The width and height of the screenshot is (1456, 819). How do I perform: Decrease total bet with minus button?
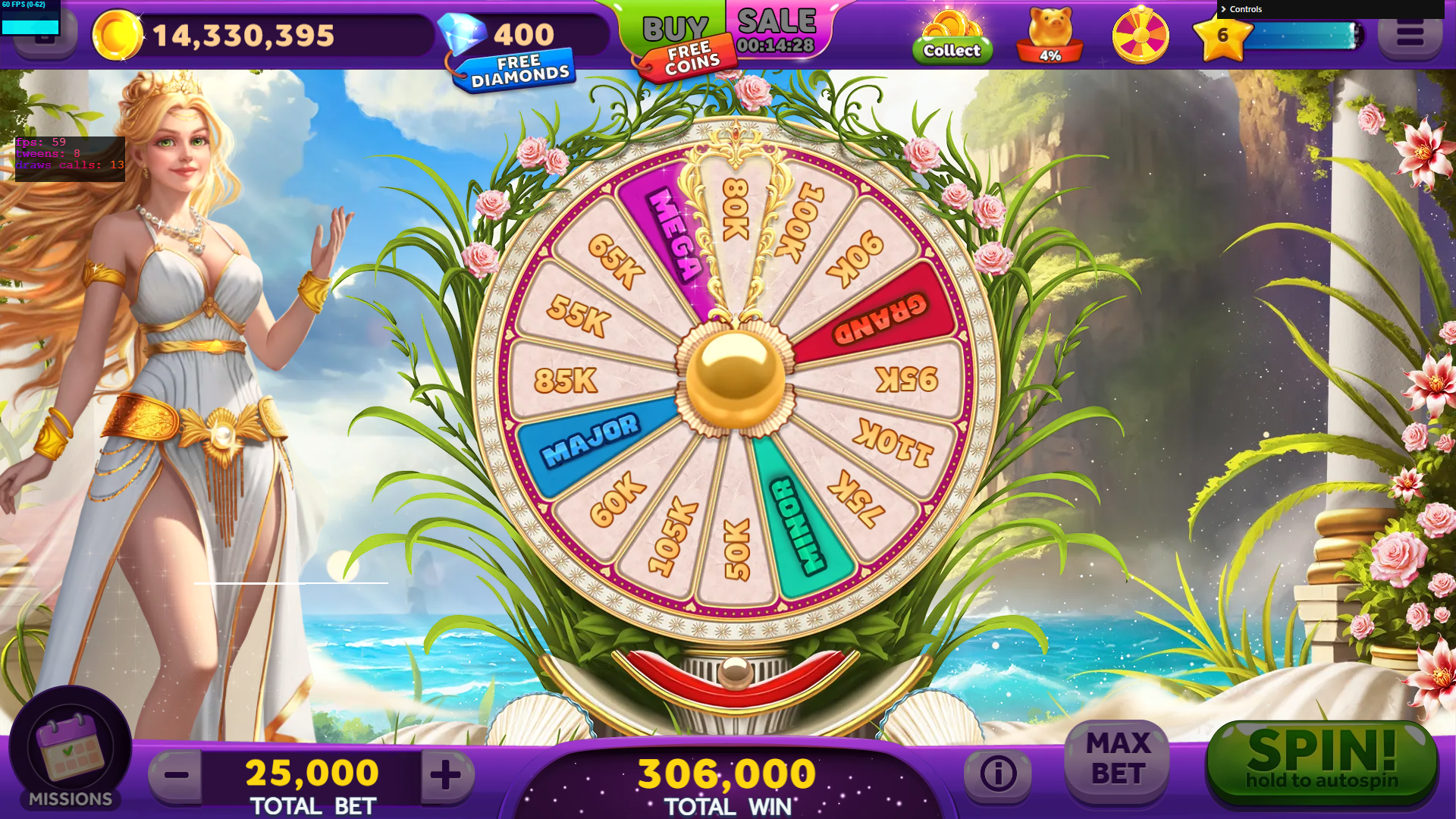[x=177, y=775]
